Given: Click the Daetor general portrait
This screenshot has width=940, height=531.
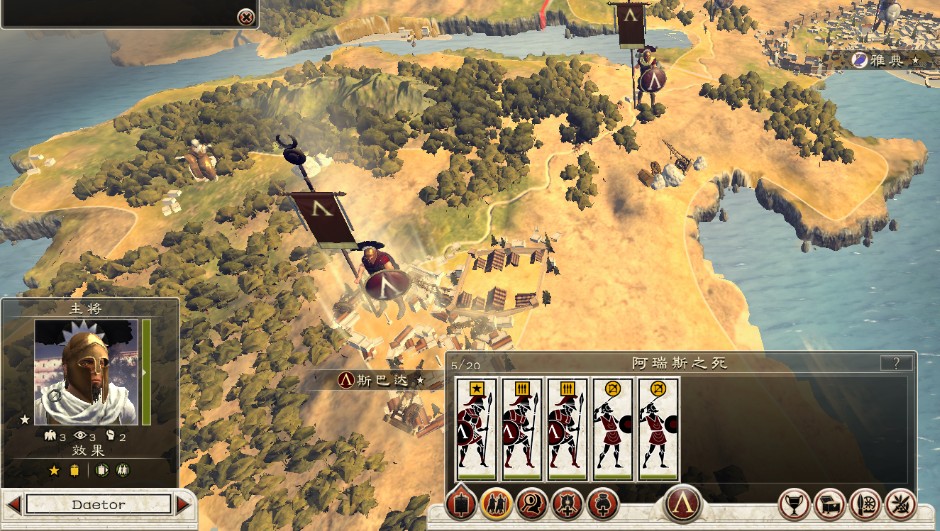Looking at the screenshot, I should pyautogui.click(x=86, y=372).
